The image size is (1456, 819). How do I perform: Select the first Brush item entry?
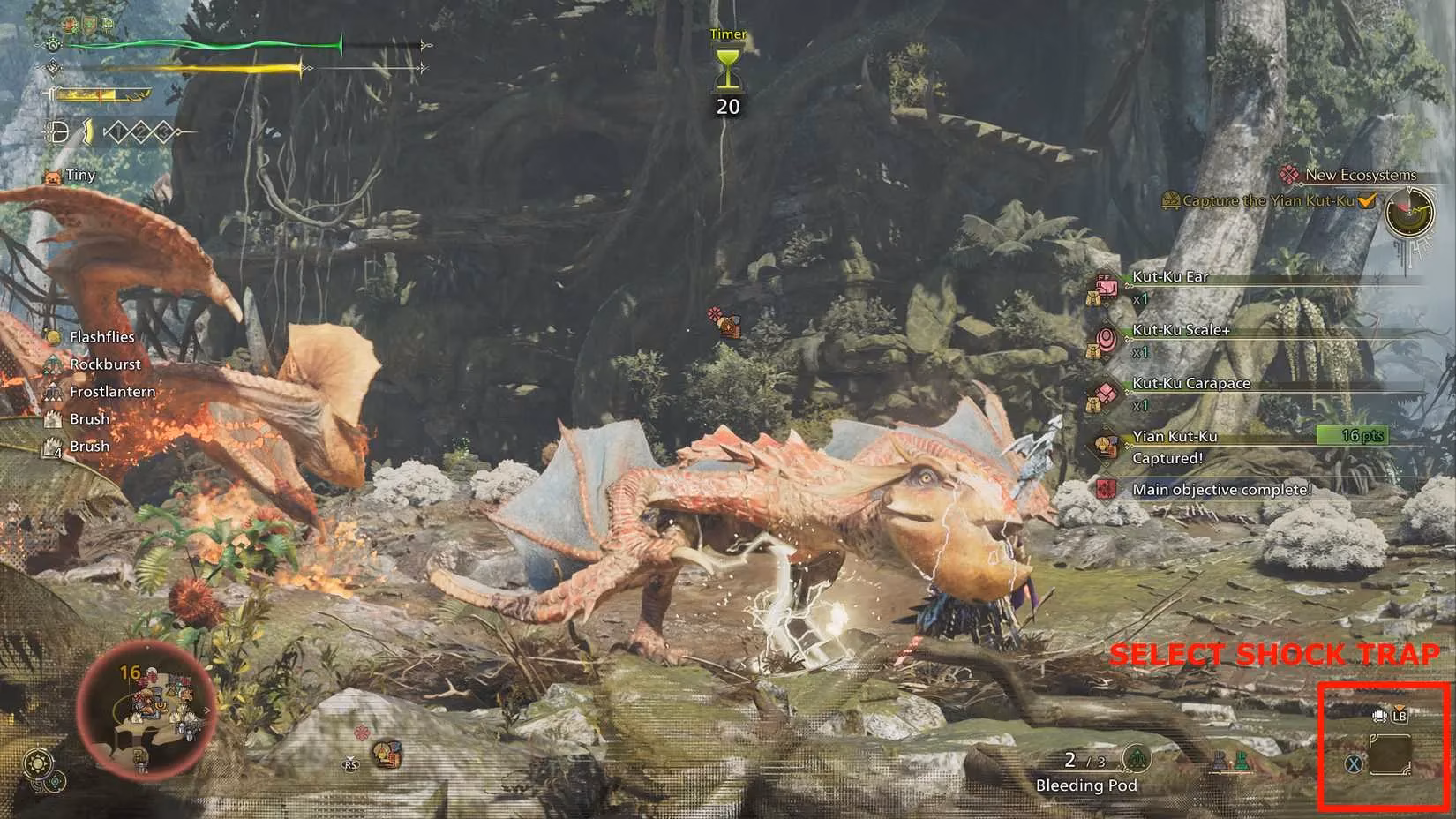click(x=52, y=418)
